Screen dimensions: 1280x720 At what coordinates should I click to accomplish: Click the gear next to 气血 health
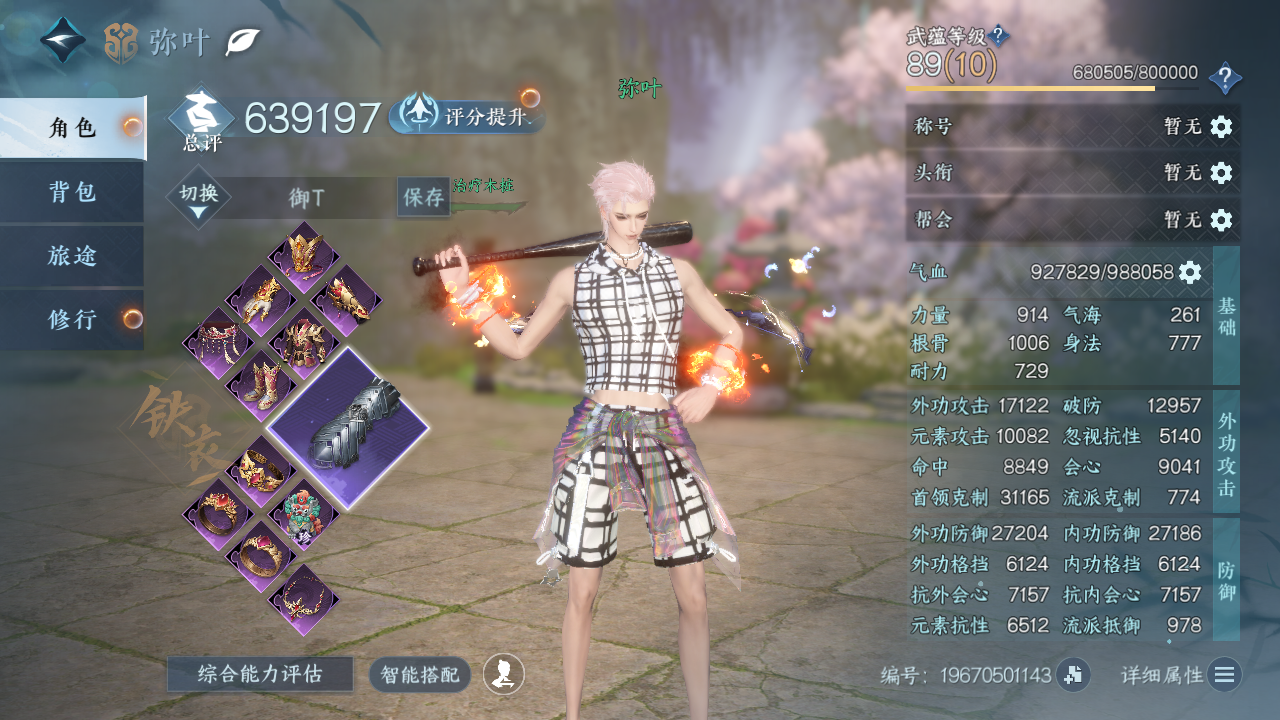[x=1189, y=272]
